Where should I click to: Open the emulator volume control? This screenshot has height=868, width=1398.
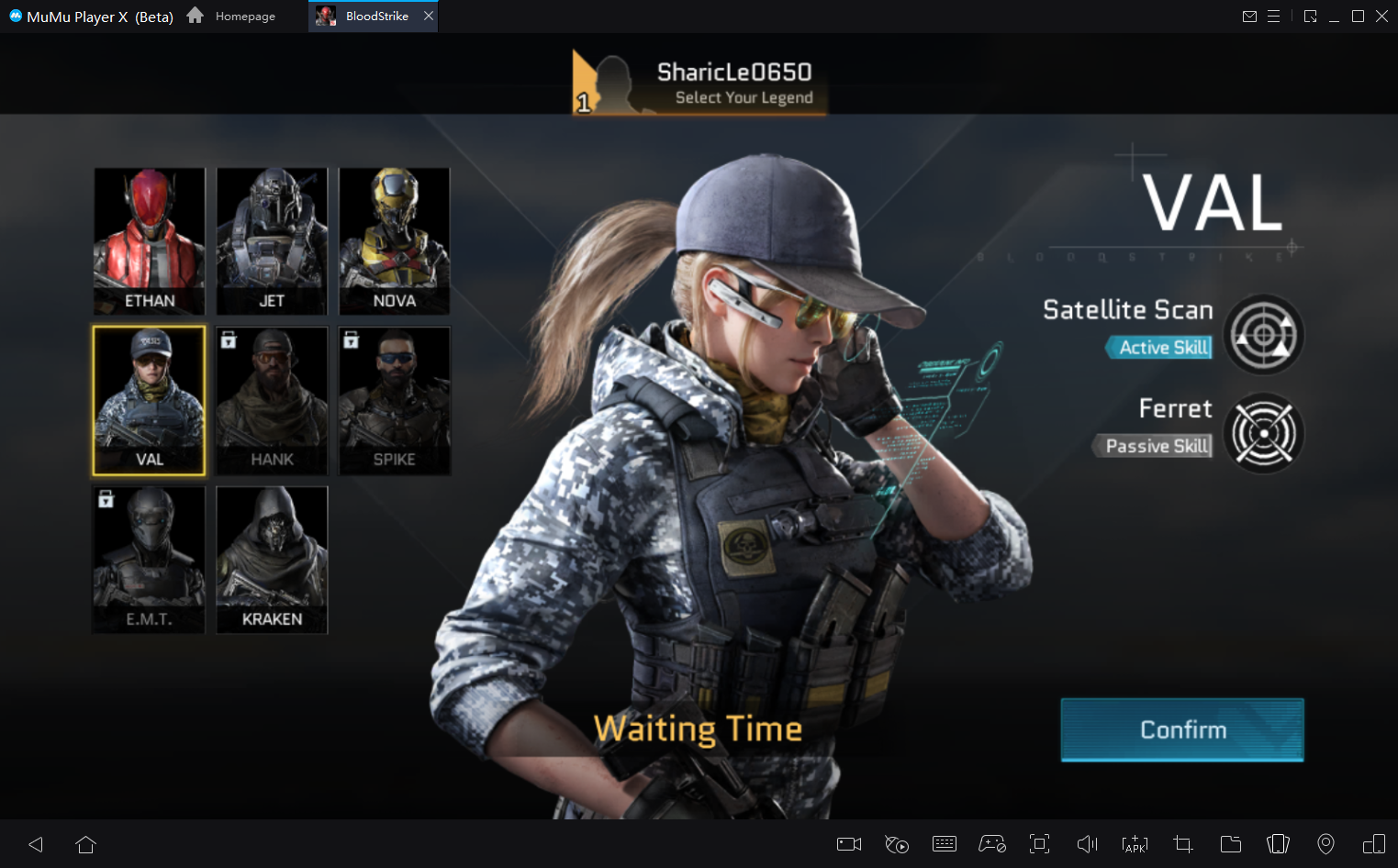1087,844
